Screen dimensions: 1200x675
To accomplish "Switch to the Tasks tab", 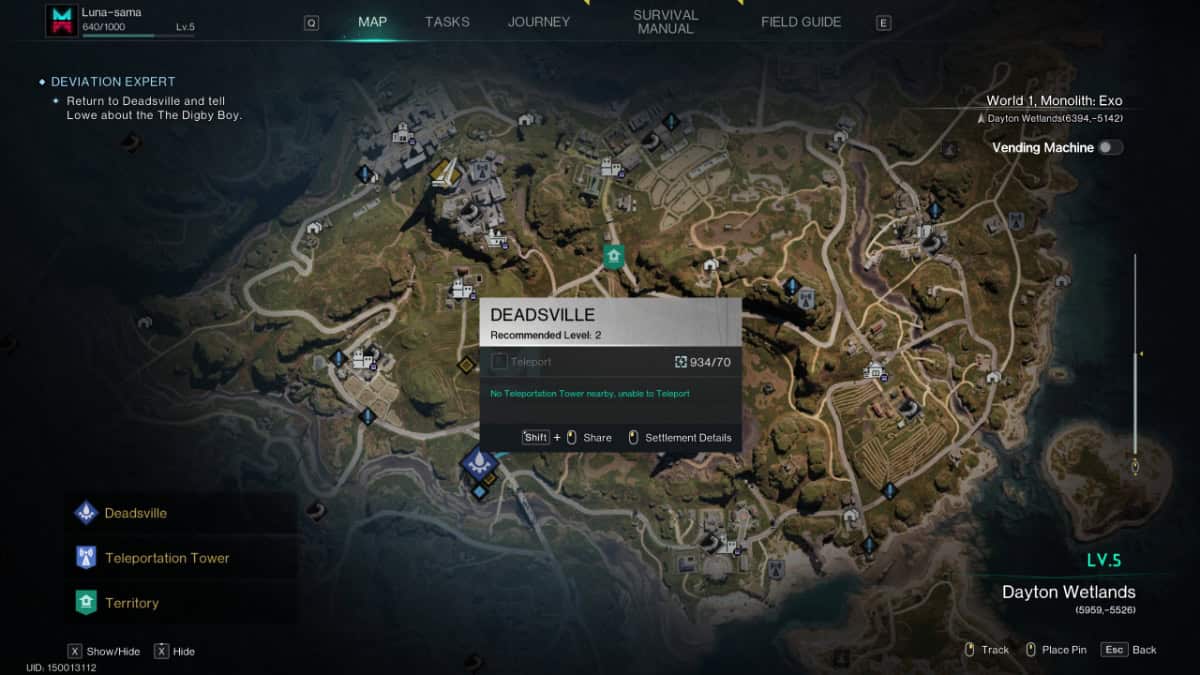I will point(447,22).
